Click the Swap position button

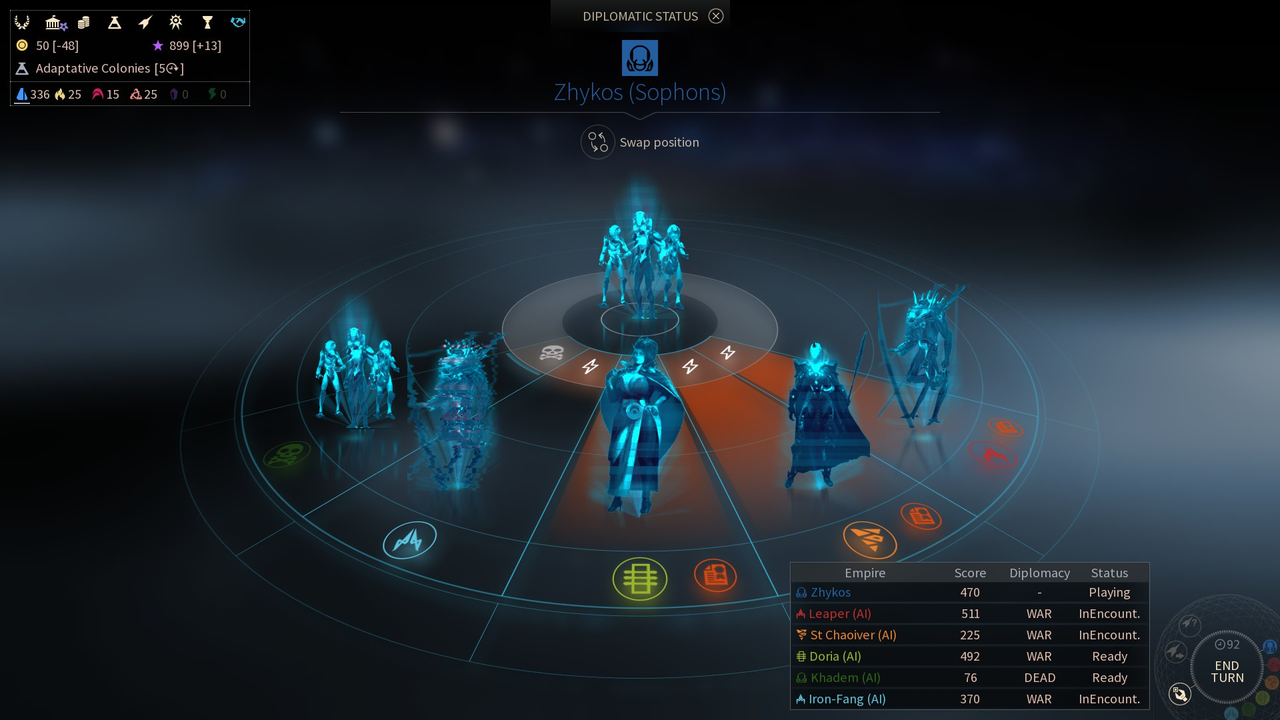coord(598,142)
